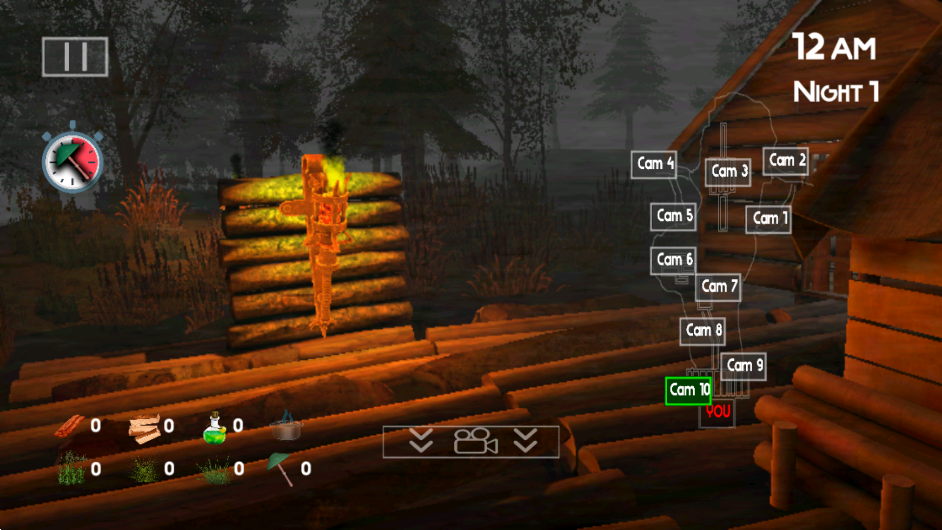Switch to Cam 1
The image size is (942, 530).
coord(767,218)
